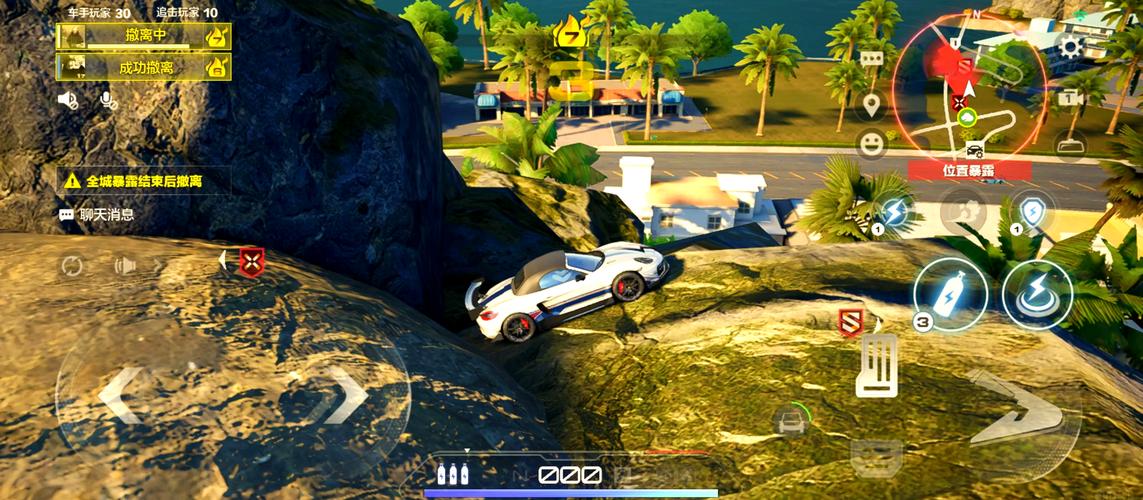The width and height of the screenshot is (1143, 500).
Task: Trigger the lightning shockwave ability button
Action: coord(1037,295)
